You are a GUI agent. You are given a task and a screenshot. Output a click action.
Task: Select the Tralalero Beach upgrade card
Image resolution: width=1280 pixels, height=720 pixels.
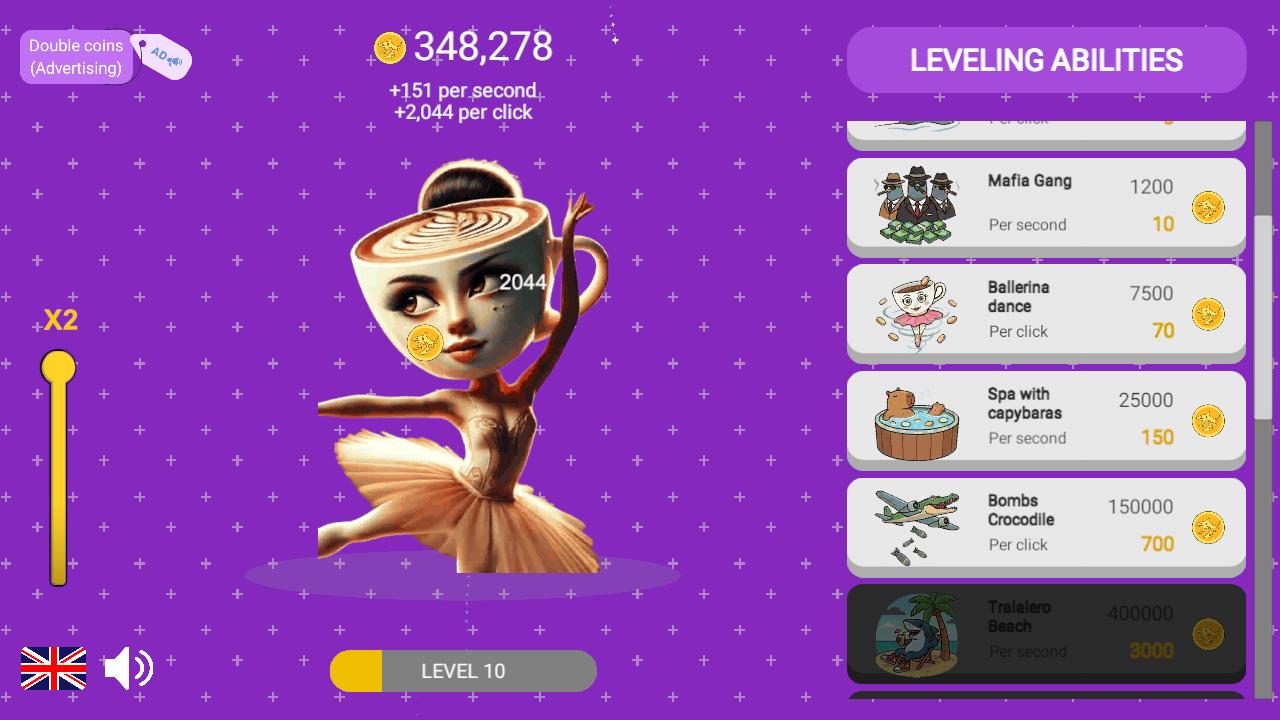1046,630
